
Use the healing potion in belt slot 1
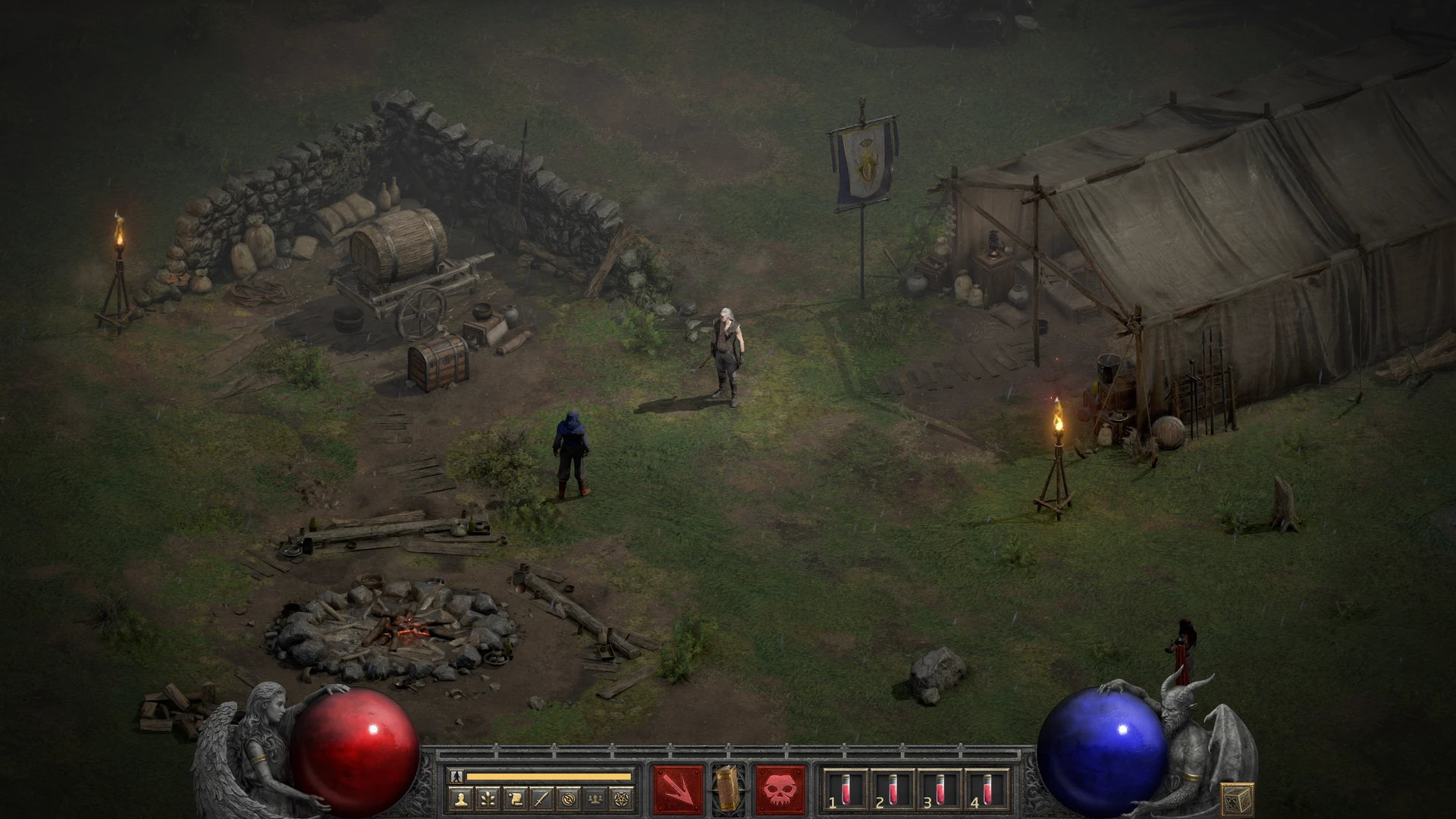846,789
